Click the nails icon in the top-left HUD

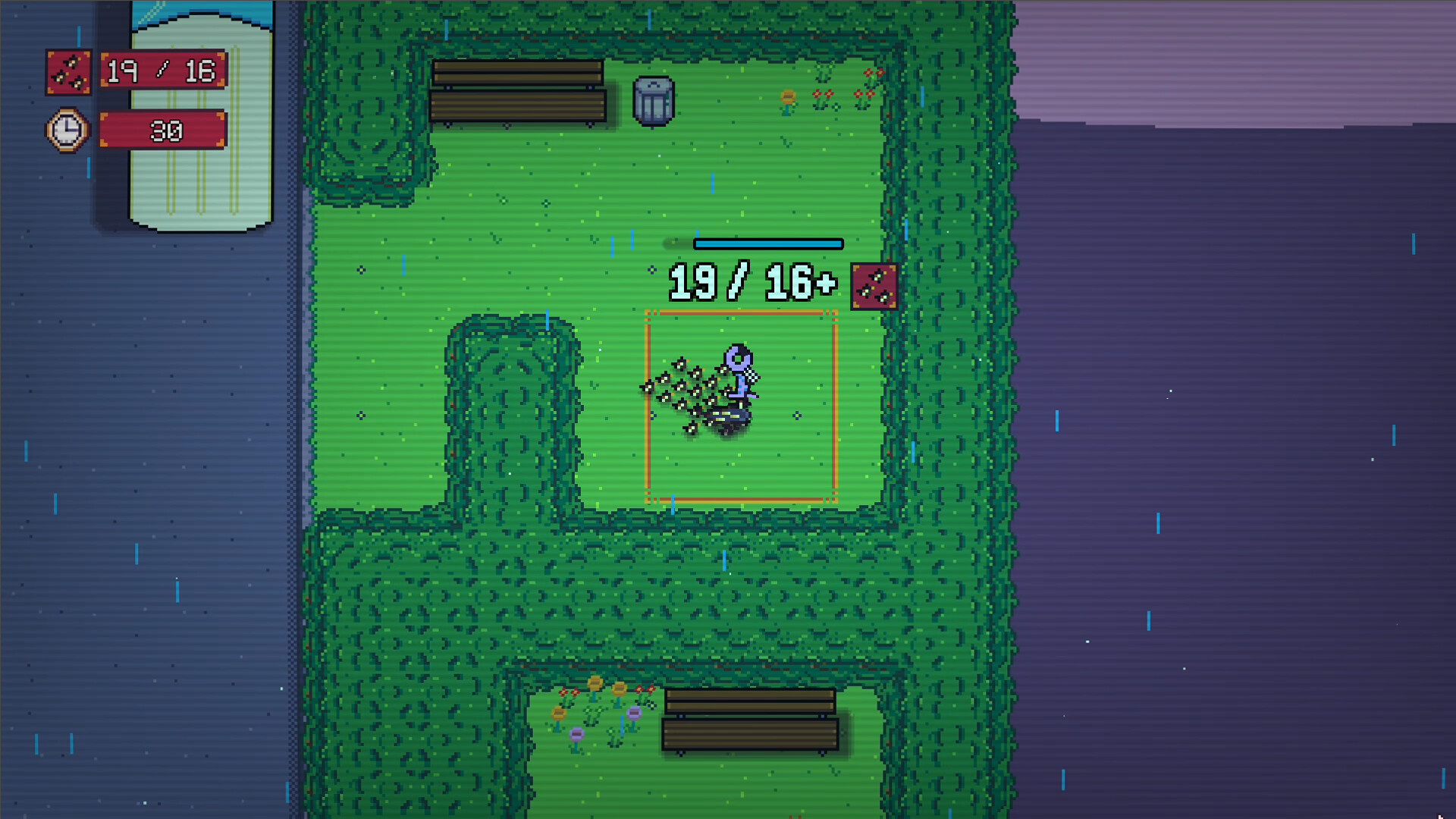69,71
